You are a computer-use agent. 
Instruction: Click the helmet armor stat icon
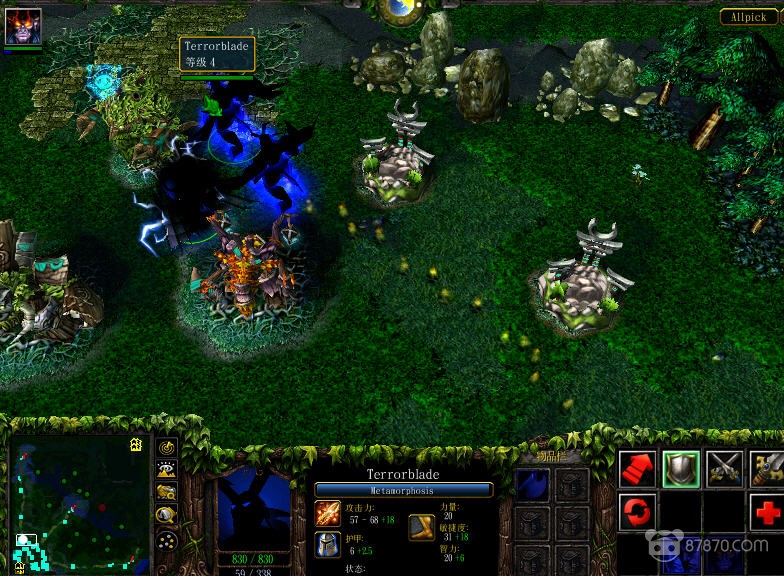(328, 545)
